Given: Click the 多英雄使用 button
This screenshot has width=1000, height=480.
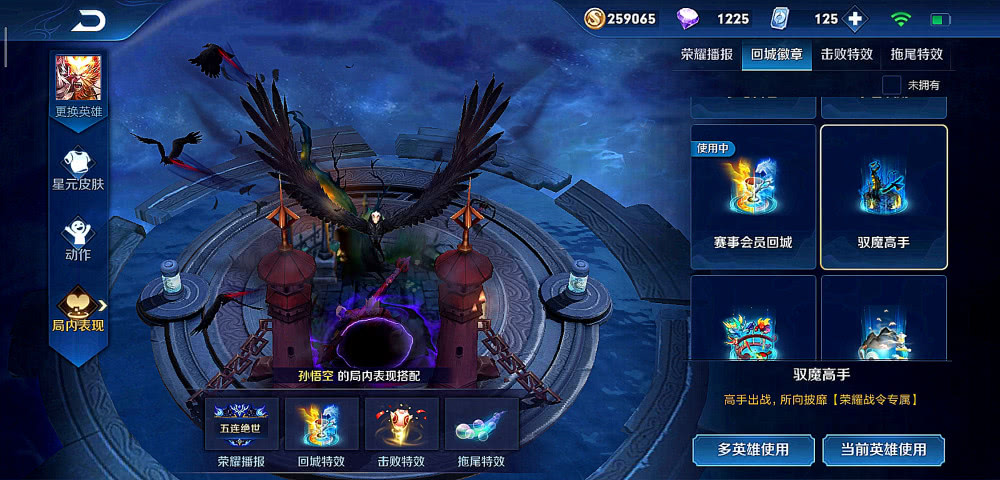Looking at the screenshot, I should pyautogui.click(x=754, y=449).
